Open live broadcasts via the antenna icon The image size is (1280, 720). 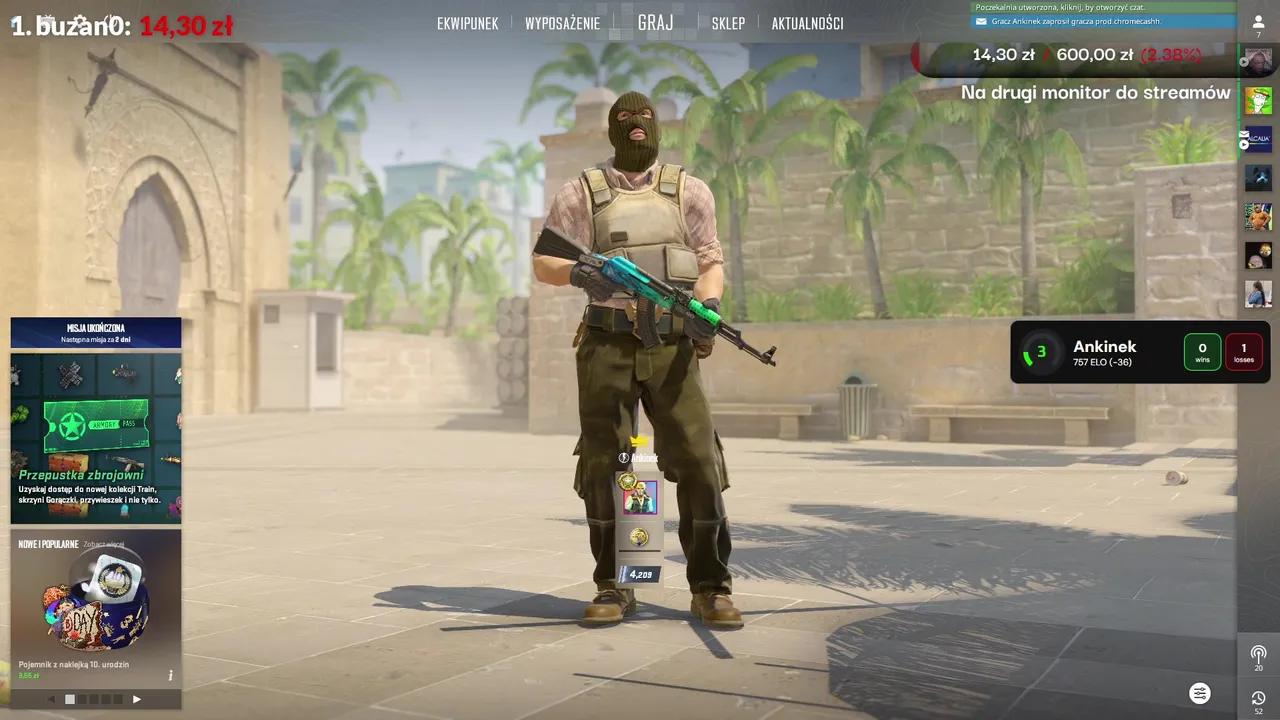1258,652
